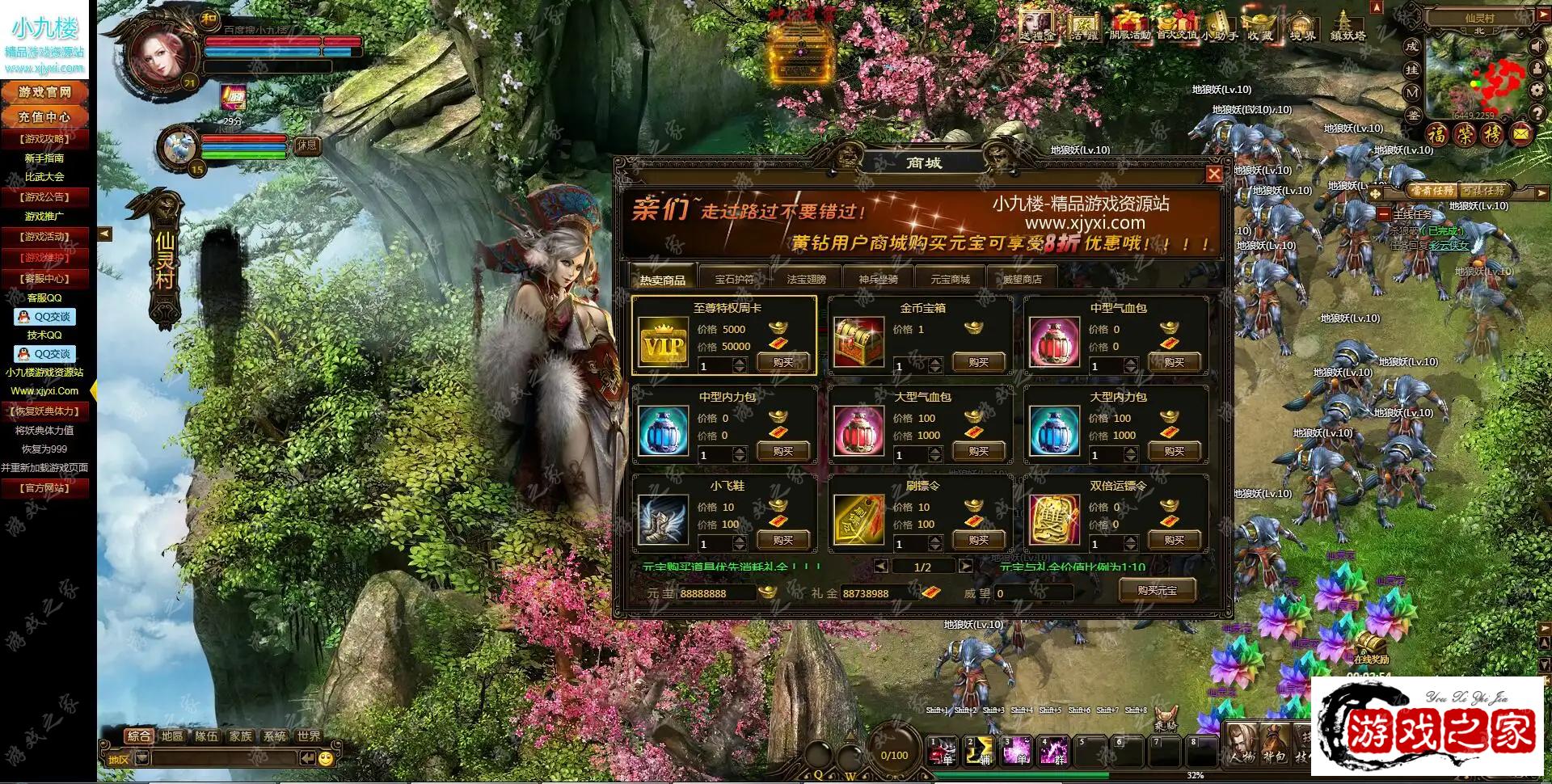Open the mail envelope icon
This screenshot has height=784, width=1552.
tap(1521, 133)
